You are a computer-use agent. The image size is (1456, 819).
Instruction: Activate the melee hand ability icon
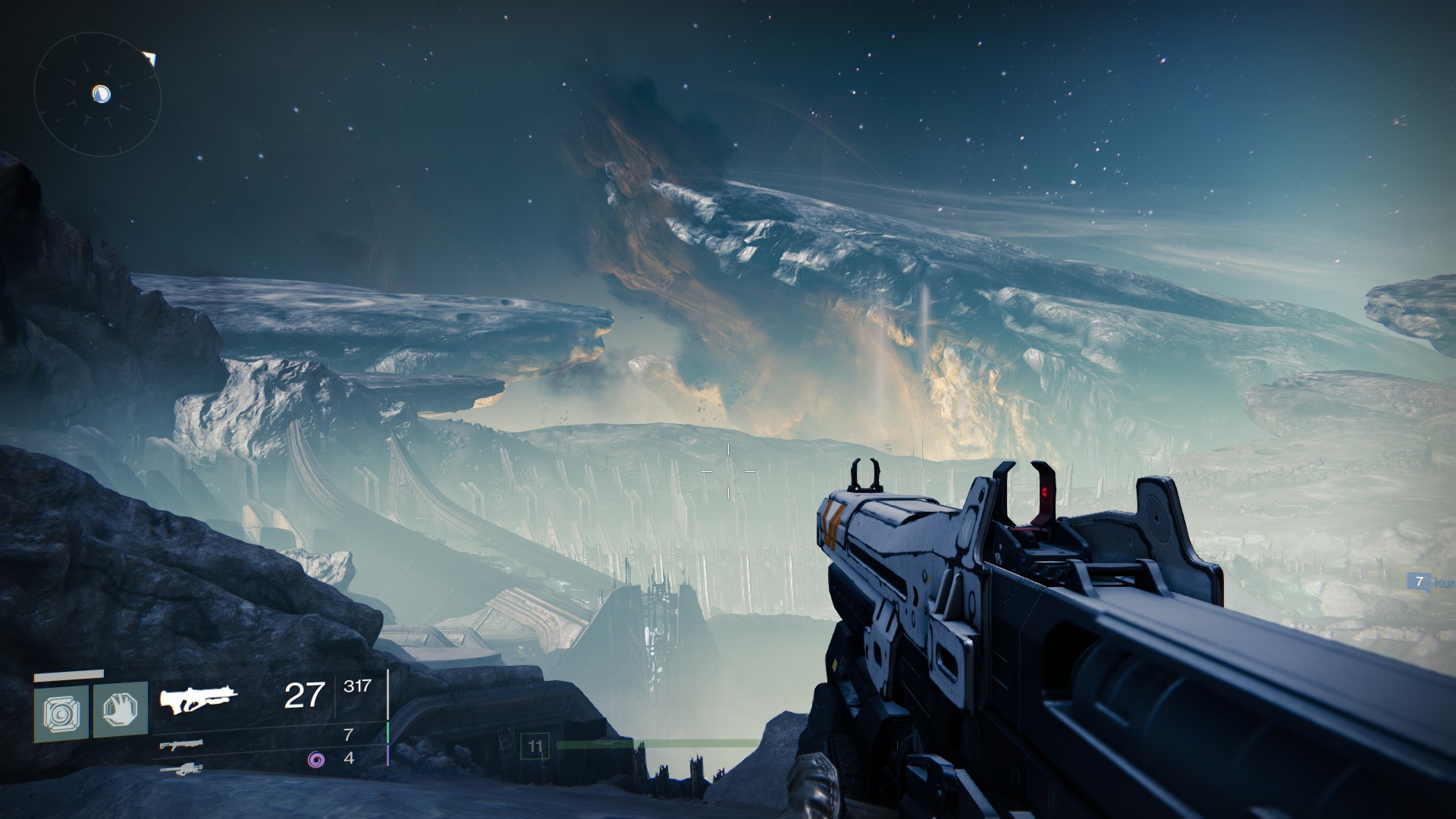[120, 710]
